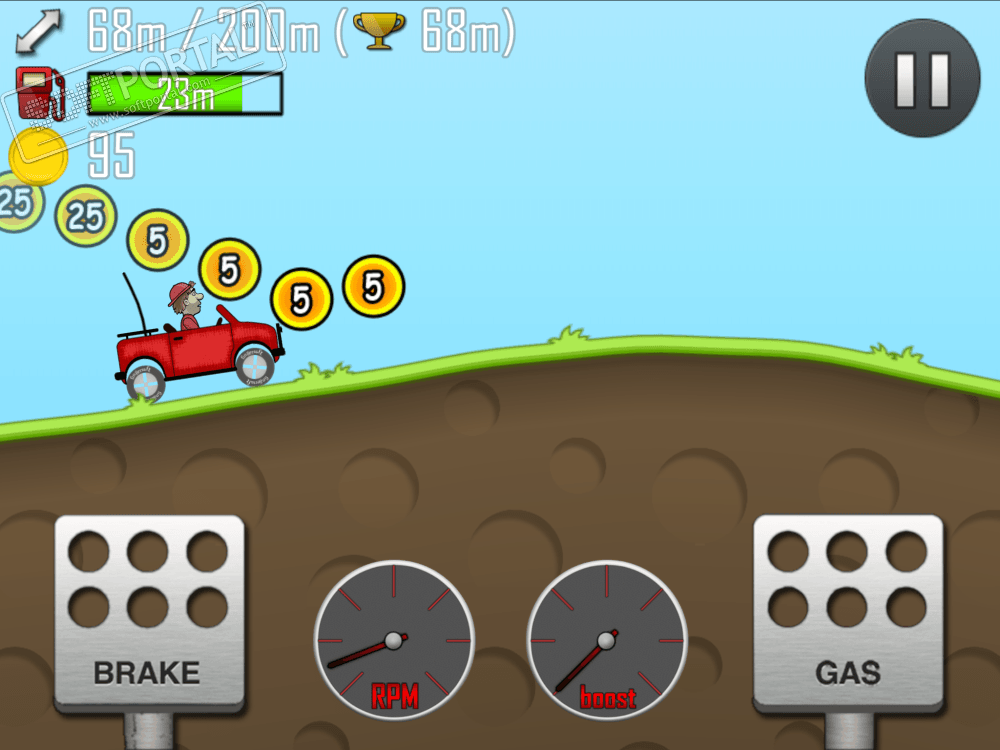Viewport: 1000px width, 750px height.
Task: Step on the GAS pedal
Action: pyautogui.click(x=848, y=613)
